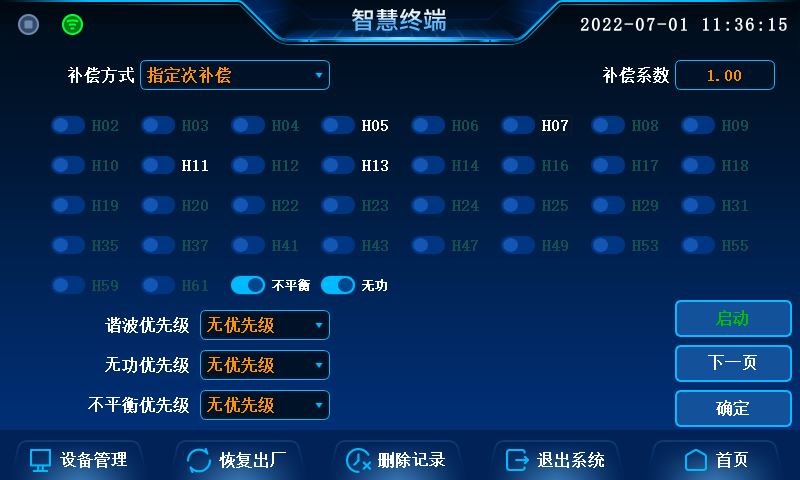Open the 不平衡优先级 dropdown
This screenshot has width=800, height=480.
265,405
